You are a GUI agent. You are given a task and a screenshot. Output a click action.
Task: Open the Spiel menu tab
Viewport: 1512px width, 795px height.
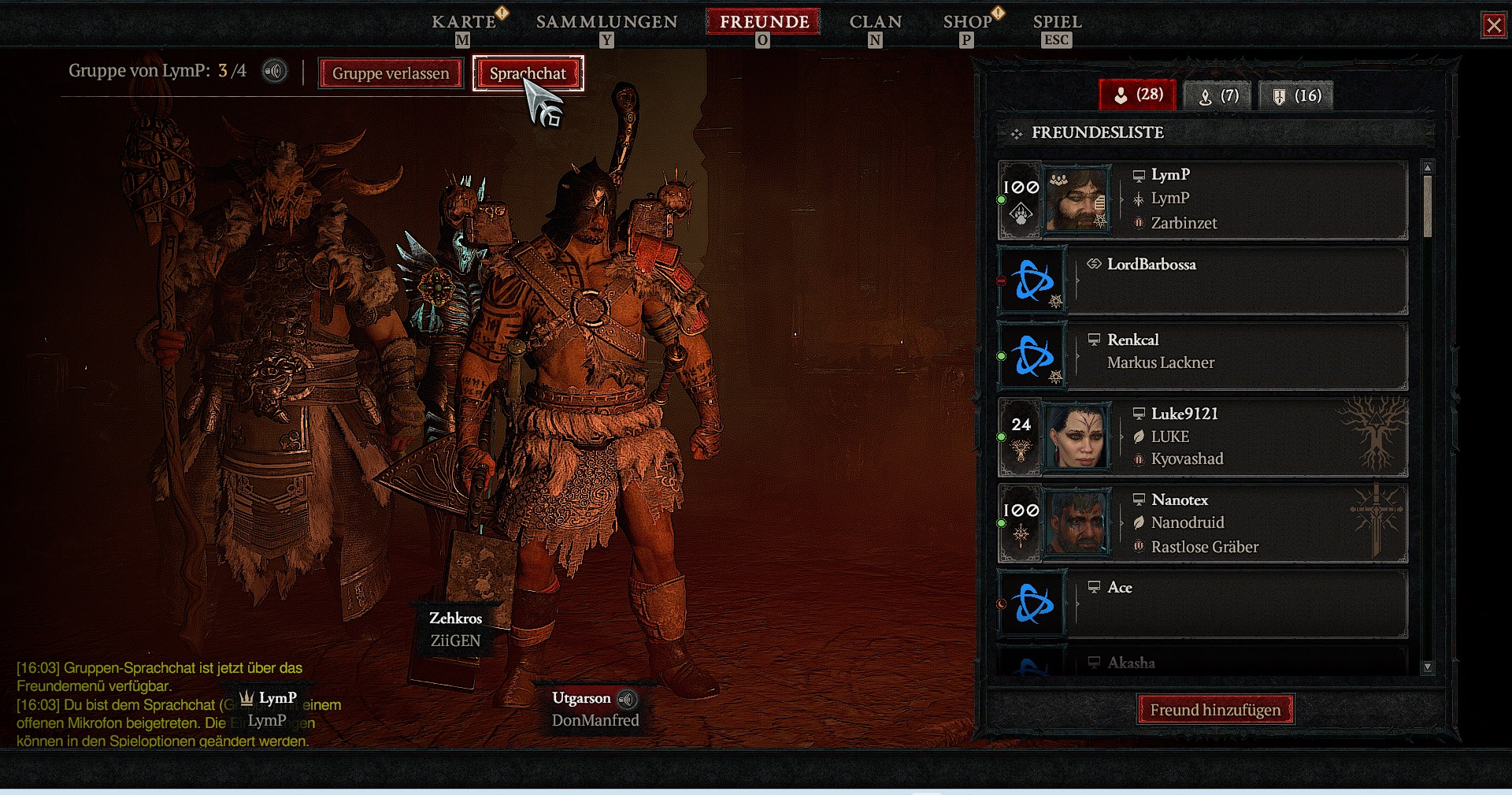click(1057, 22)
